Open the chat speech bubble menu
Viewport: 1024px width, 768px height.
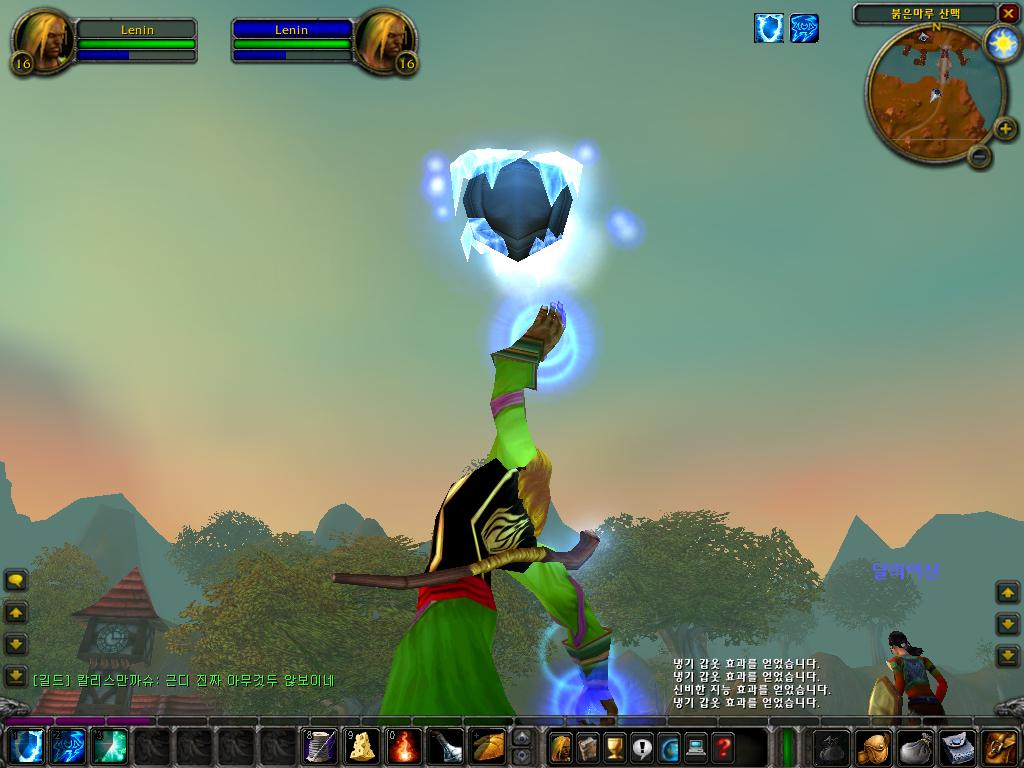coord(16,580)
